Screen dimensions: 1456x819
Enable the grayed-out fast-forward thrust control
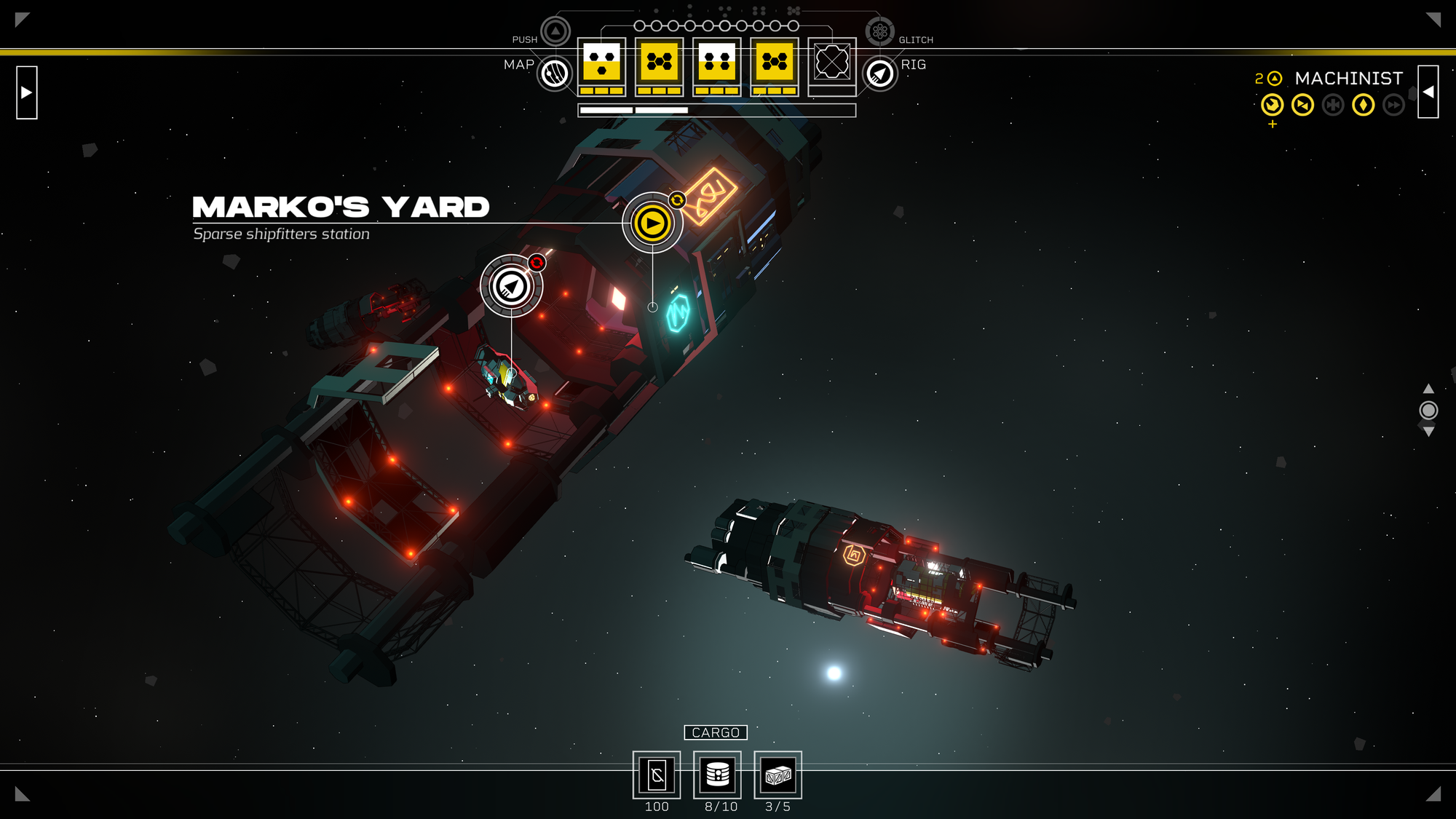[x=1393, y=106]
